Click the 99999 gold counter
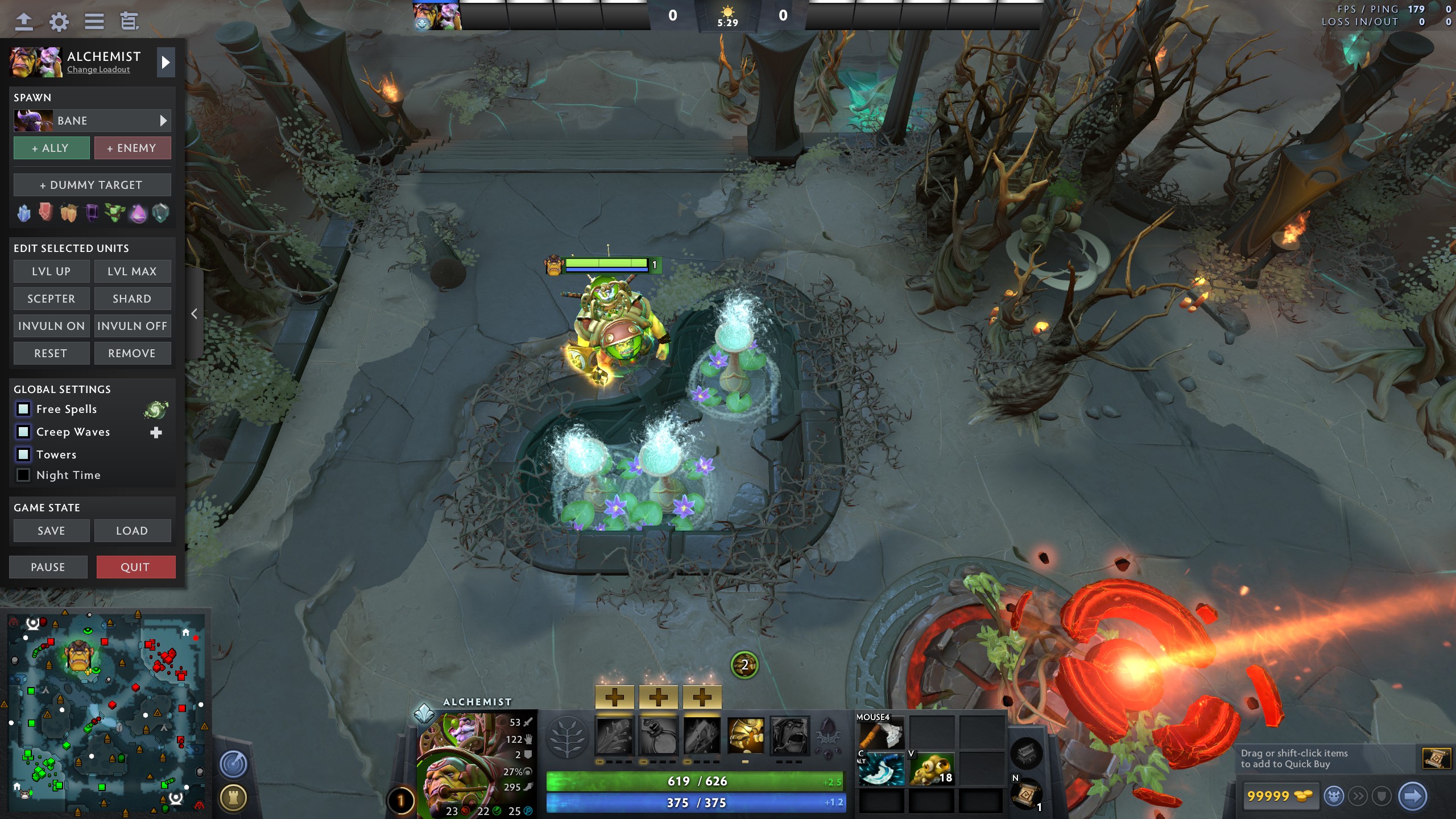This screenshot has width=1456, height=819. pyautogui.click(x=1281, y=796)
